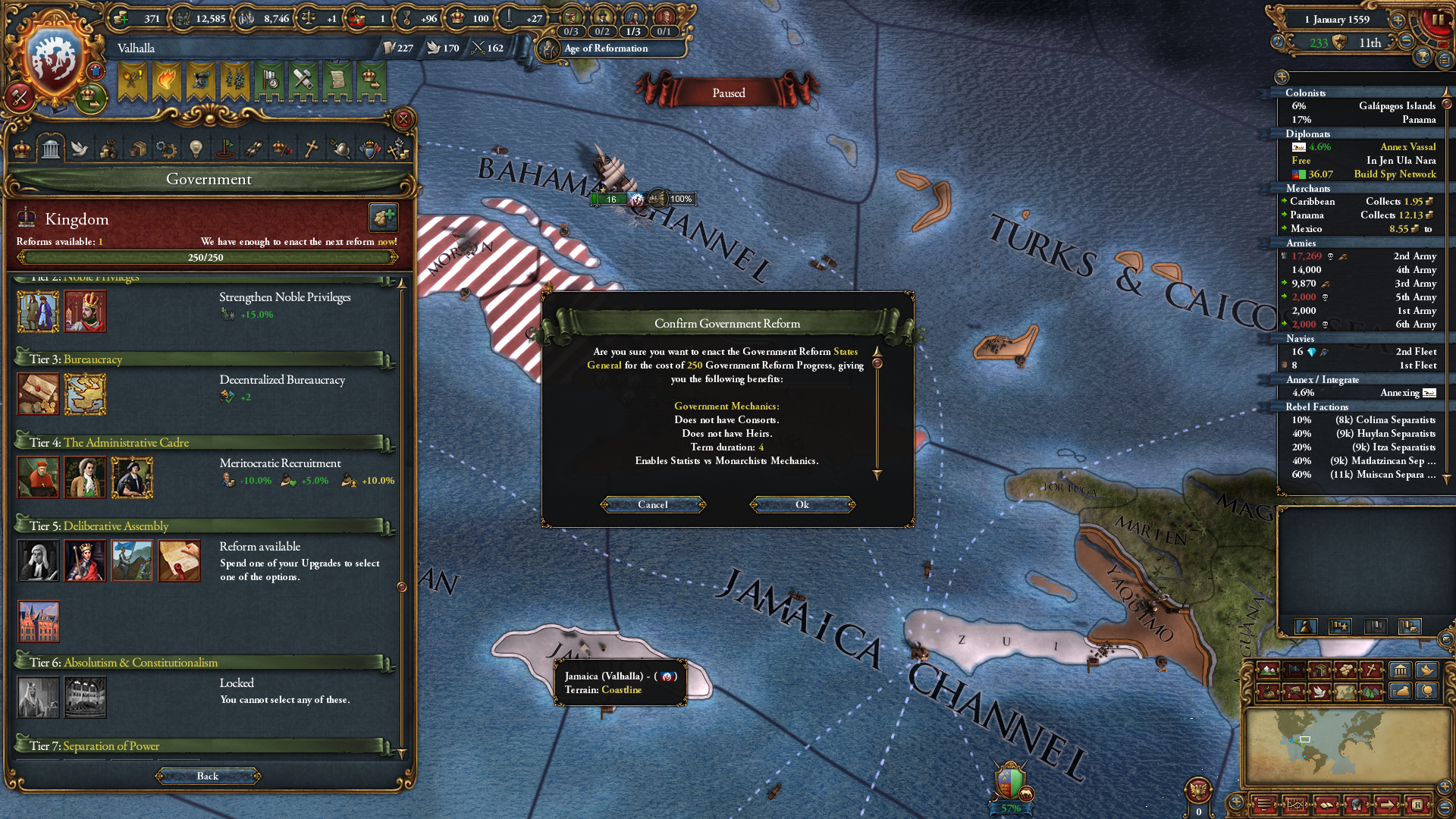1456x819 pixels.
Task: Open the Age of Reformation panel
Action: 606,49
